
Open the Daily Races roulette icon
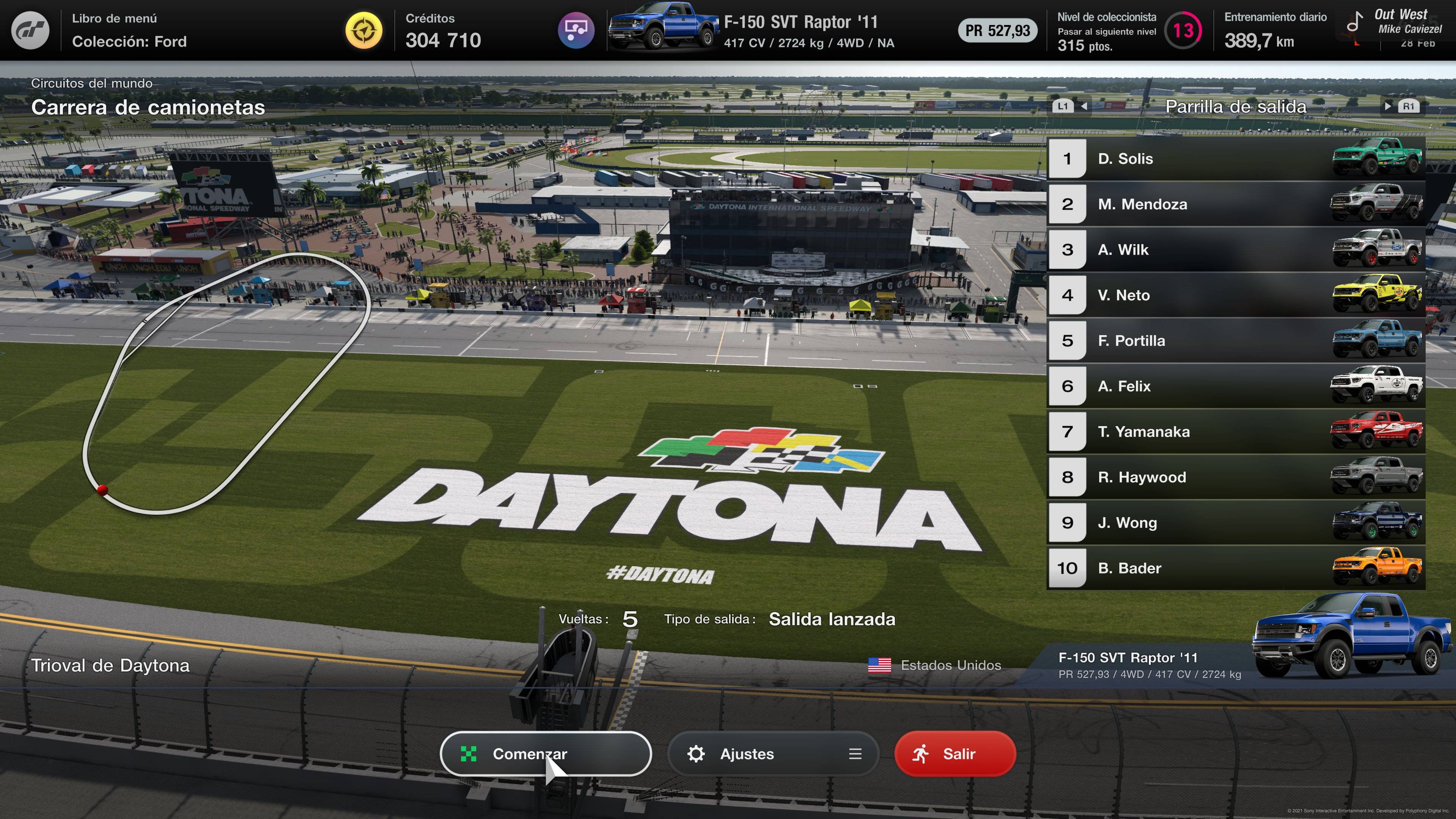pyautogui.click(x=576, y=30)
